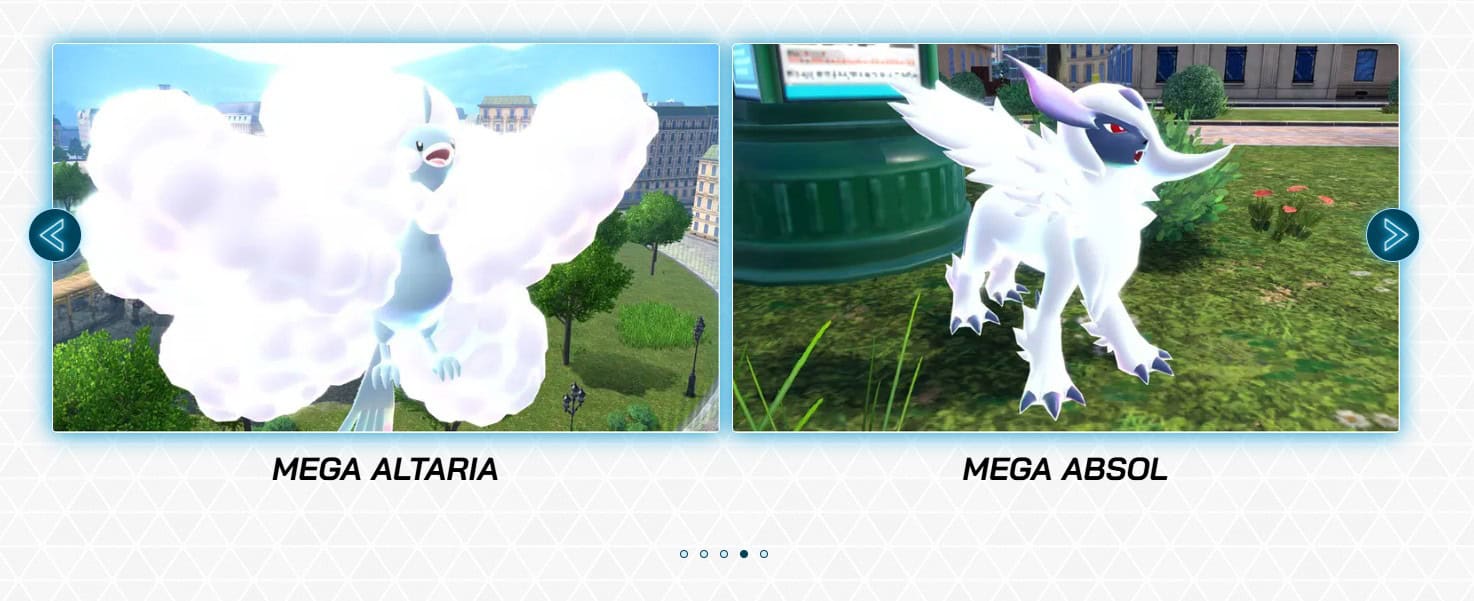Click the active fourth carousel page dot

(744, 554)
